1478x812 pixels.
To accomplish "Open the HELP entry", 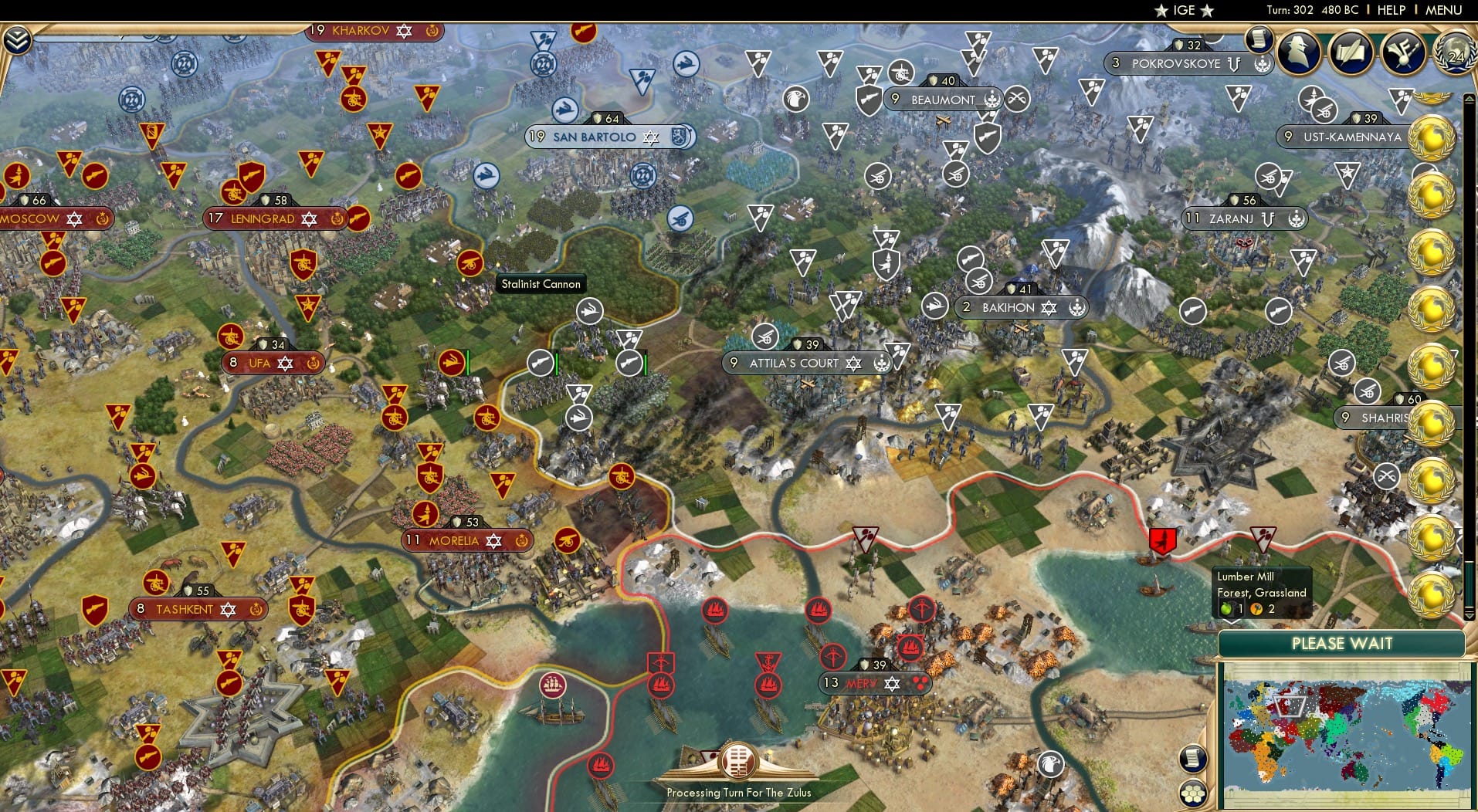I will point(1390,10).
